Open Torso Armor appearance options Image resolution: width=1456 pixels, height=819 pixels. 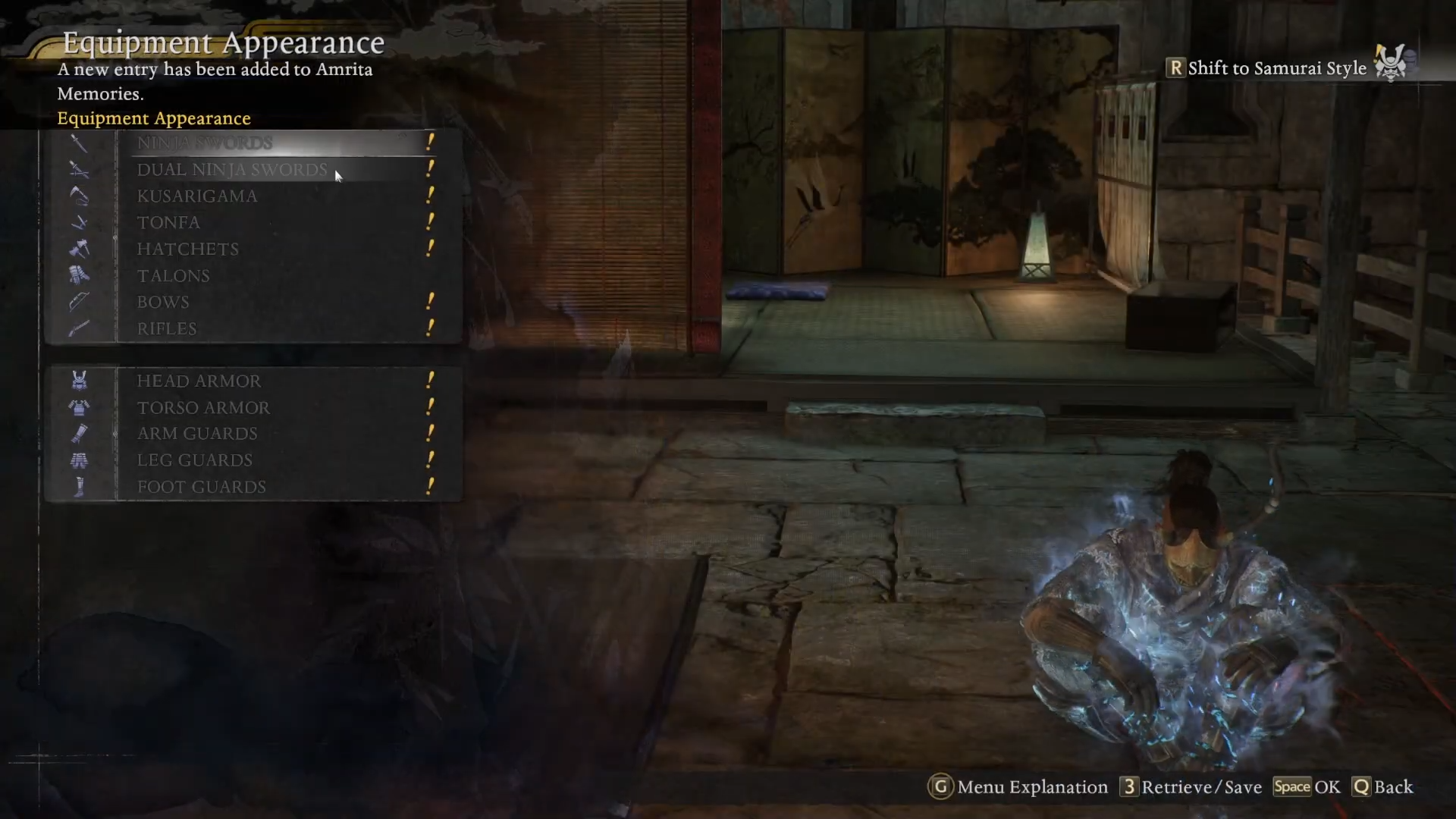(203, 408)
